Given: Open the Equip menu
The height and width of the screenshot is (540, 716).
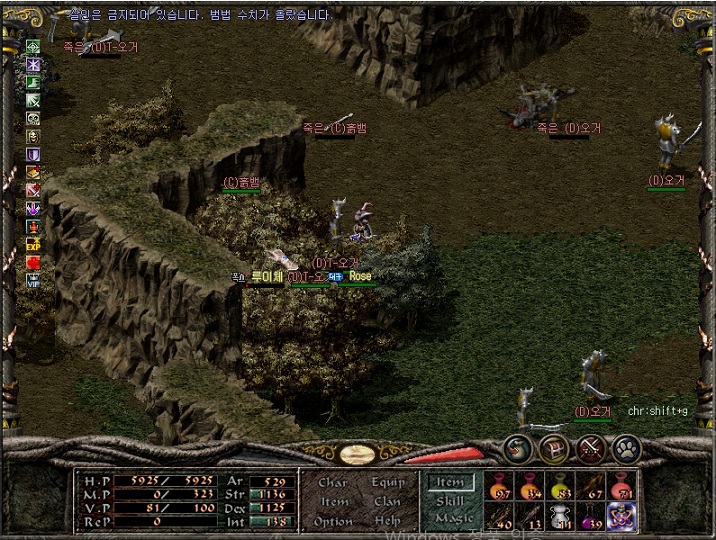Looking at the screenshot, I should 388,483.
